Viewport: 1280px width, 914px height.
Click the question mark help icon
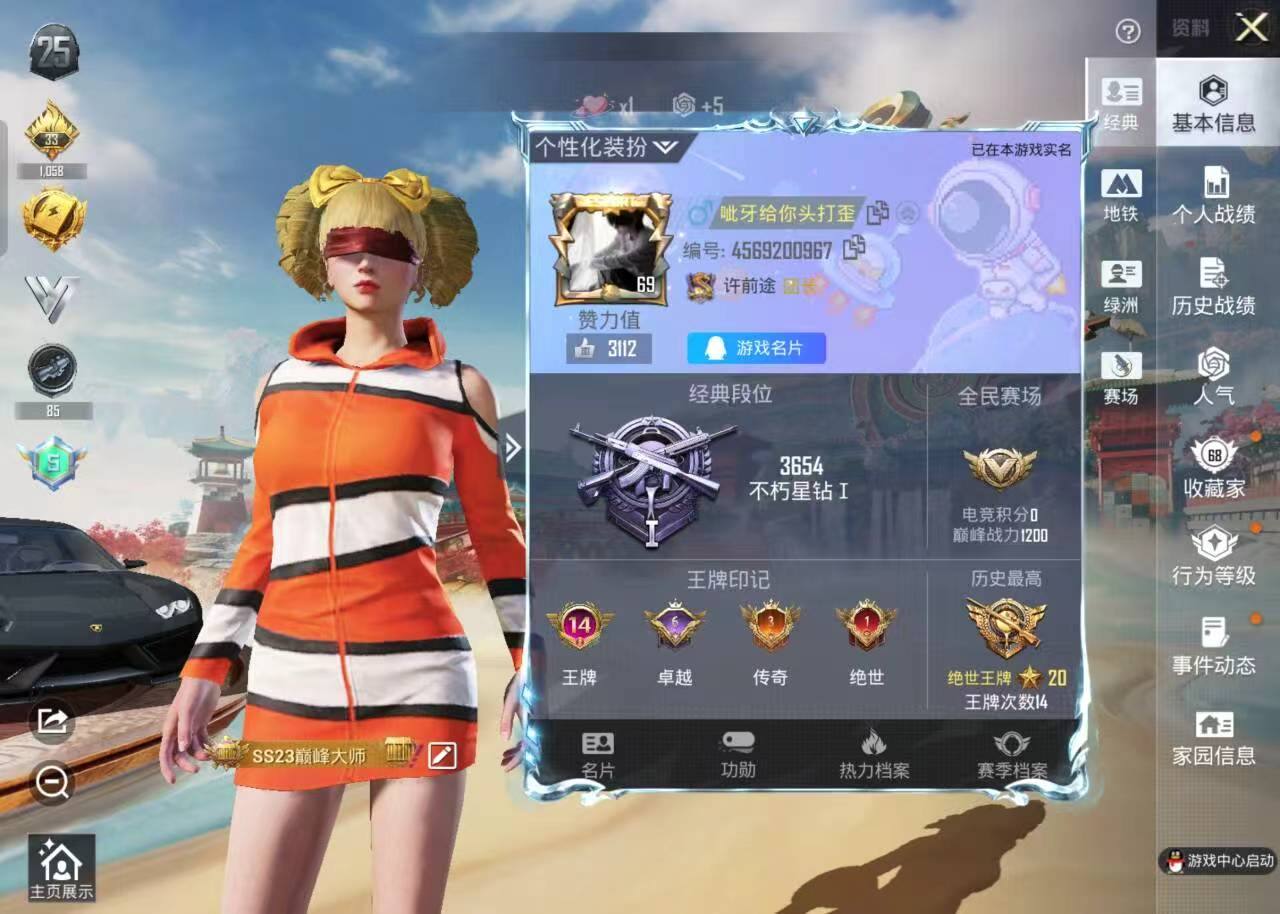click(1127, 32)
